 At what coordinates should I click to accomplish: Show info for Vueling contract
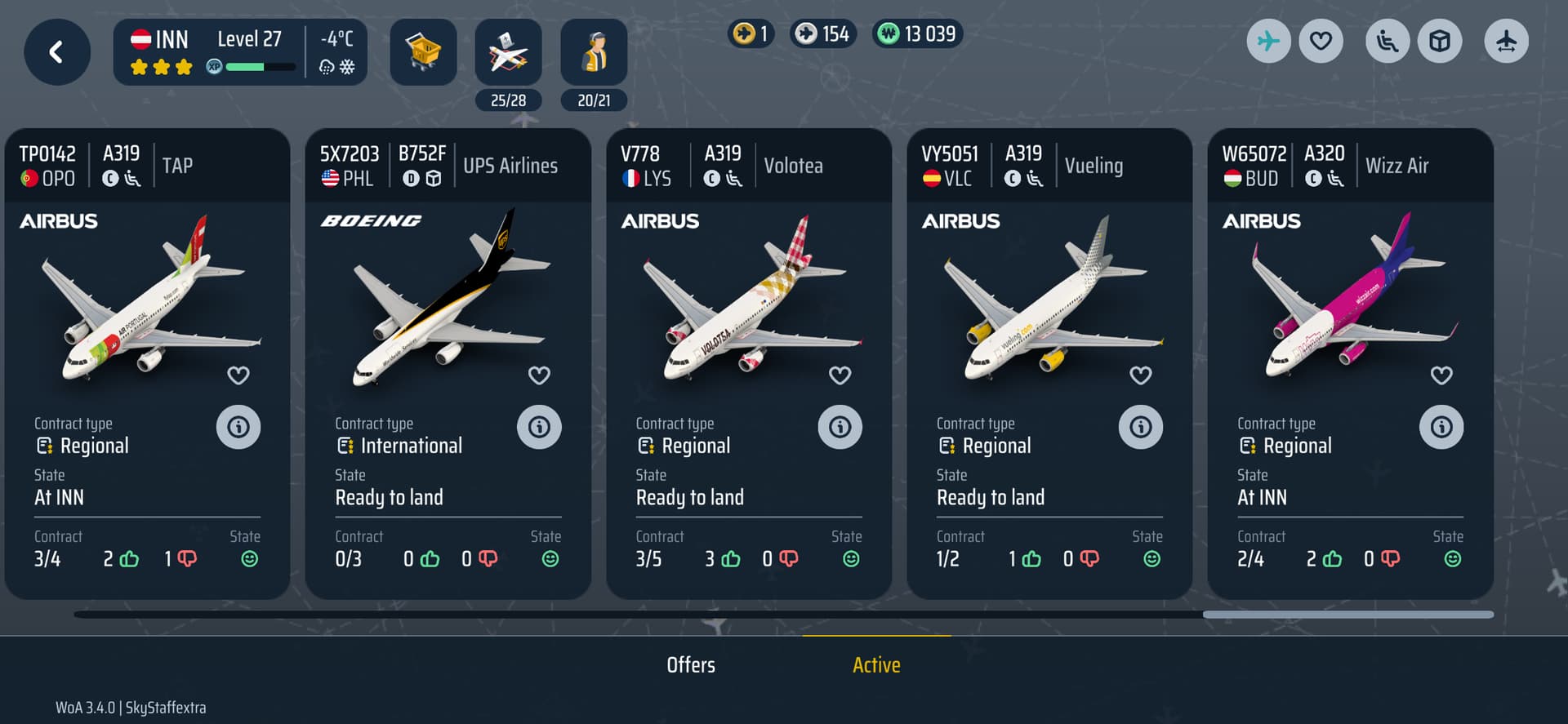[1140, 427]
